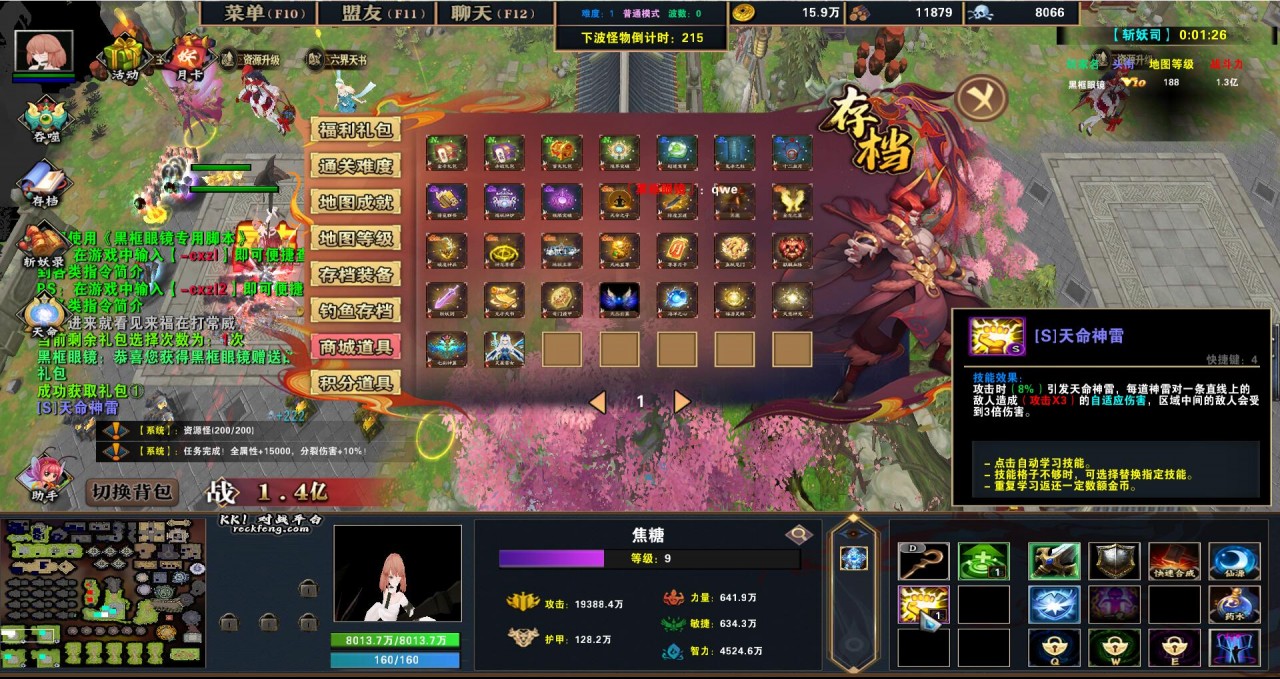Open the 菜单 (F10) menu
This screenshot has width=1280, height=679.
click(256, 13)
